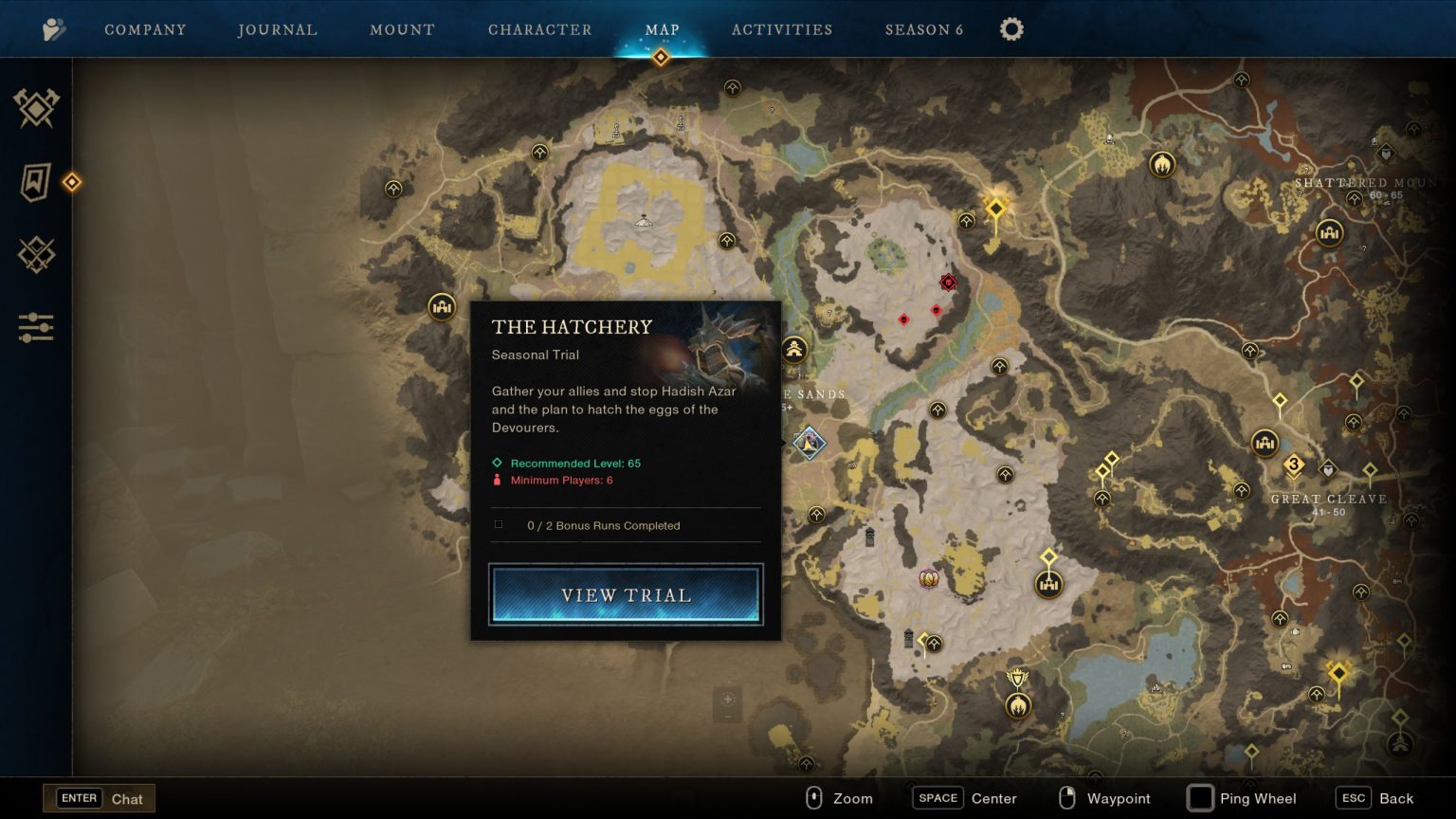
Task: Toggle the Bonus Runs Completed checkbox
Action: tap(499, 524)
